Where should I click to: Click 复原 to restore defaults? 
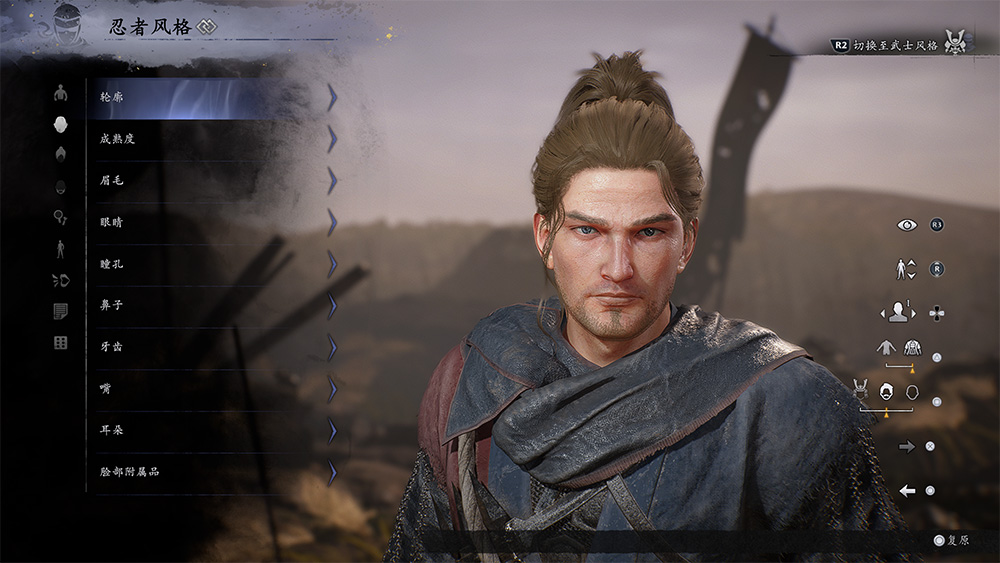tap(951, 540)
